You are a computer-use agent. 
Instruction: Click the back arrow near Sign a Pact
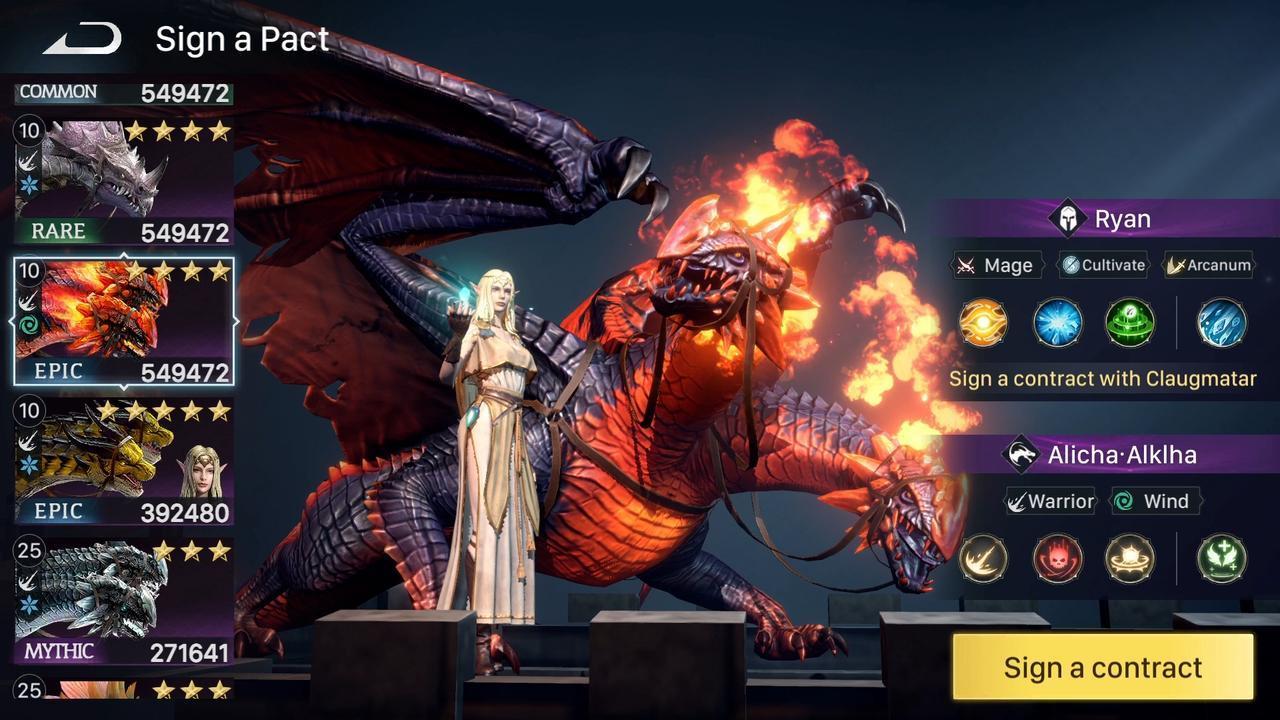80,37
